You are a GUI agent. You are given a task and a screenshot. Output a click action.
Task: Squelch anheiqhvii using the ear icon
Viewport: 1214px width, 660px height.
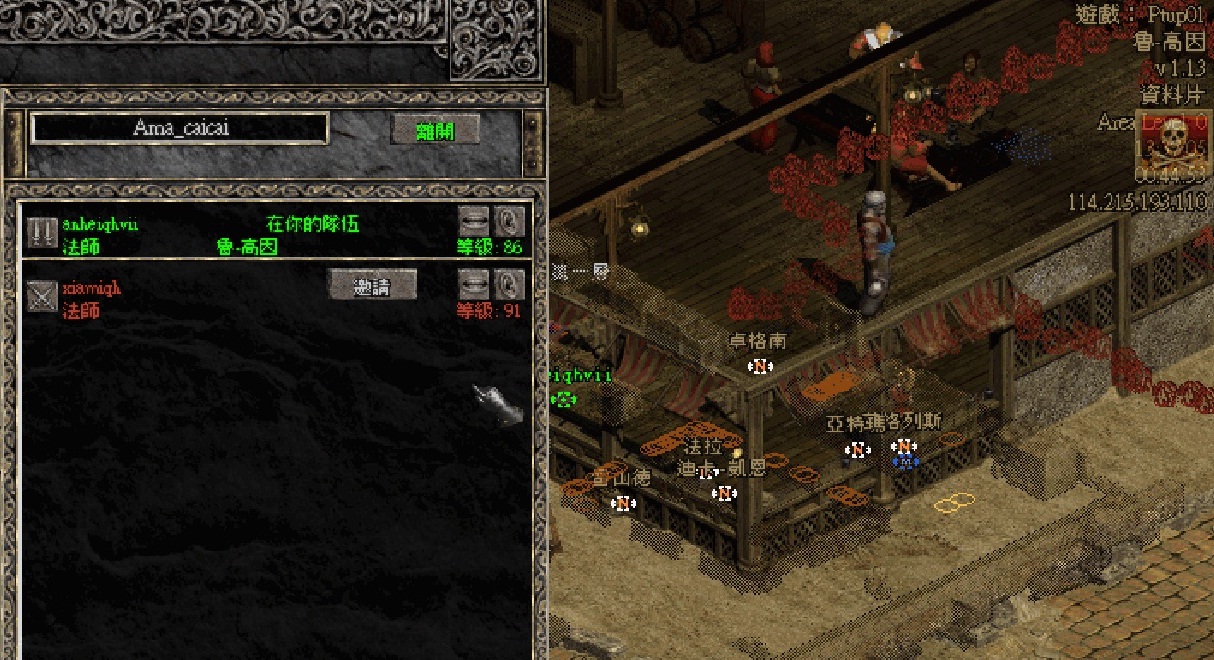click(x=510, y=220)
